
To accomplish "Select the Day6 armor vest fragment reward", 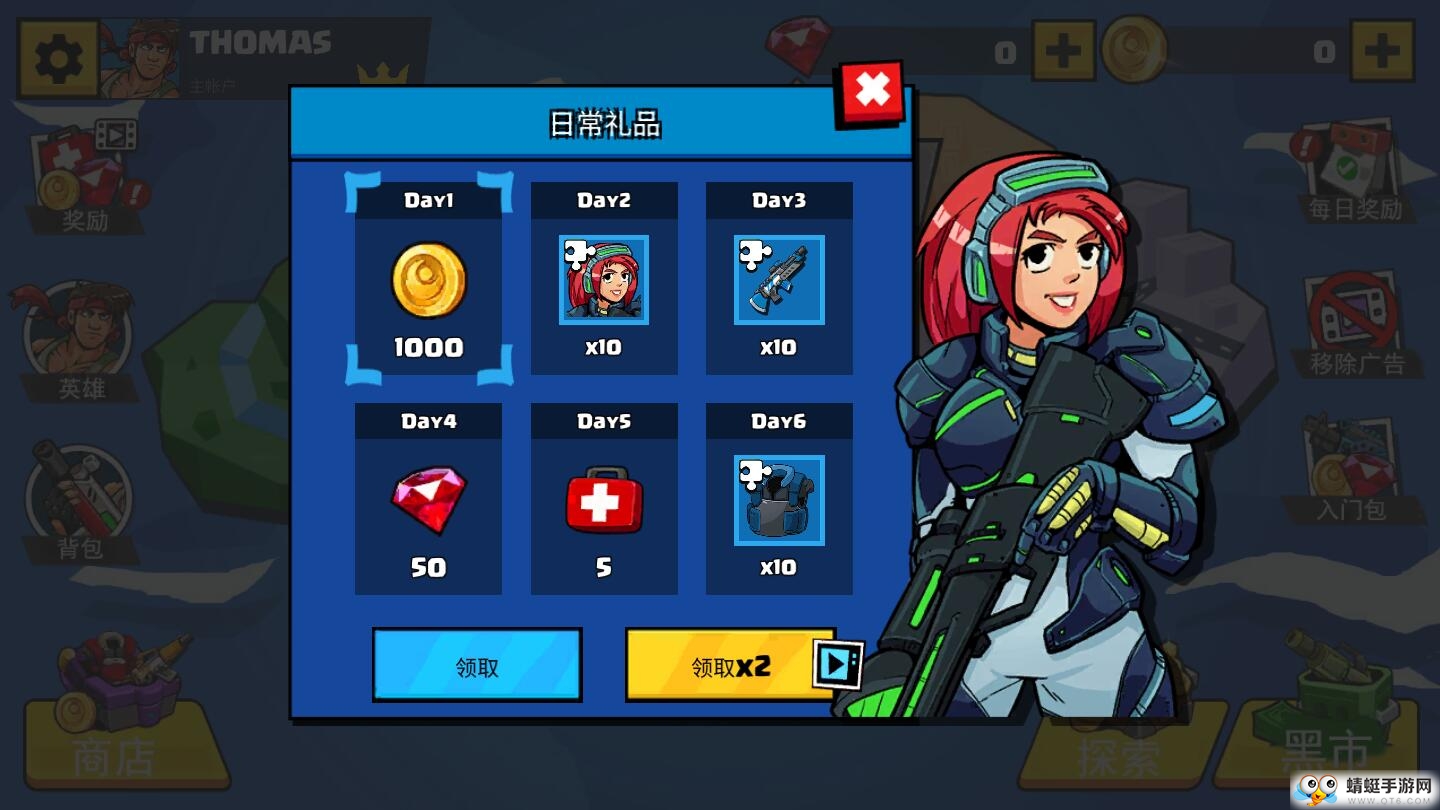I will click(779, 499).
